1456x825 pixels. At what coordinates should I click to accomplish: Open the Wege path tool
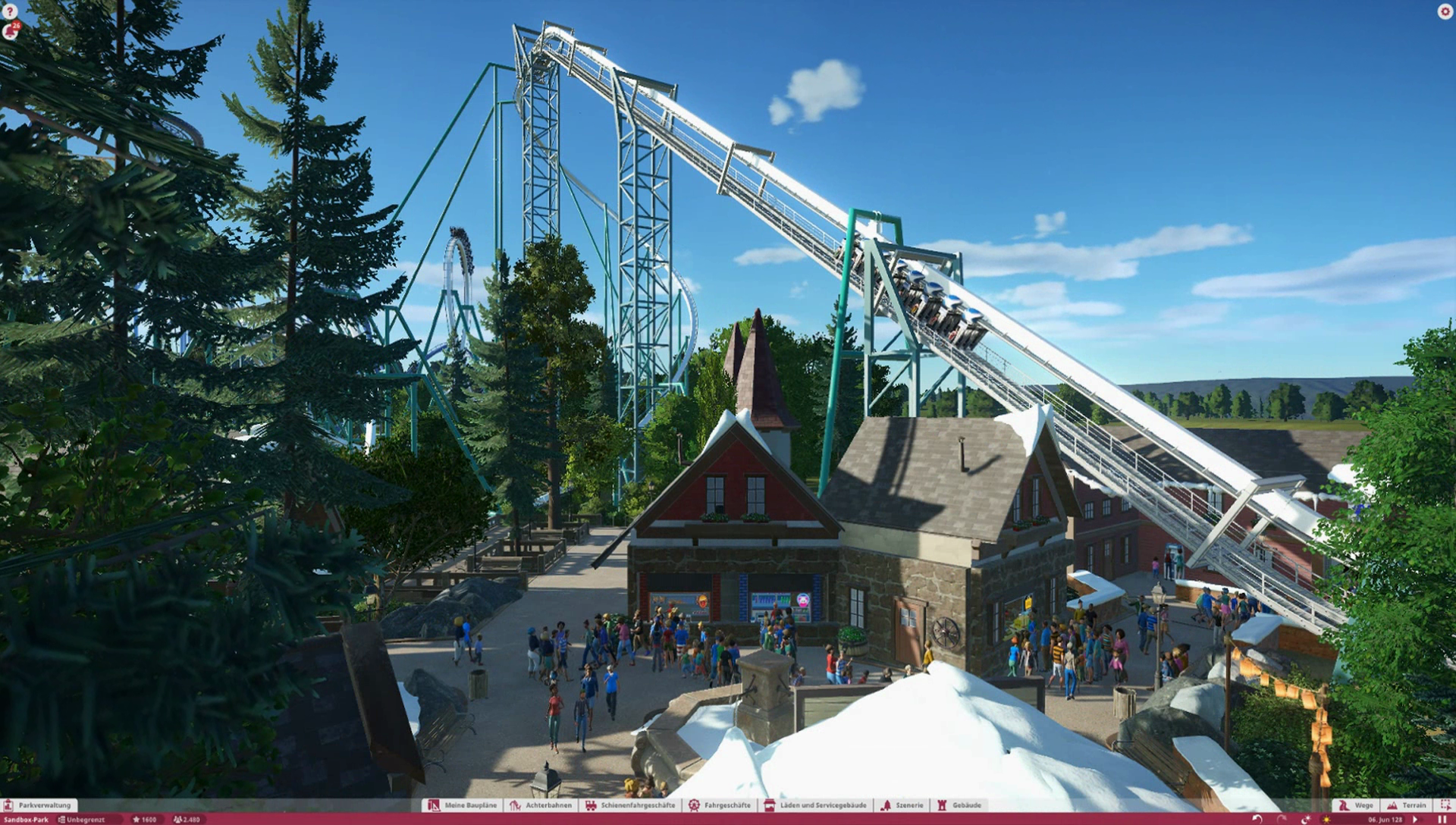1356,805
